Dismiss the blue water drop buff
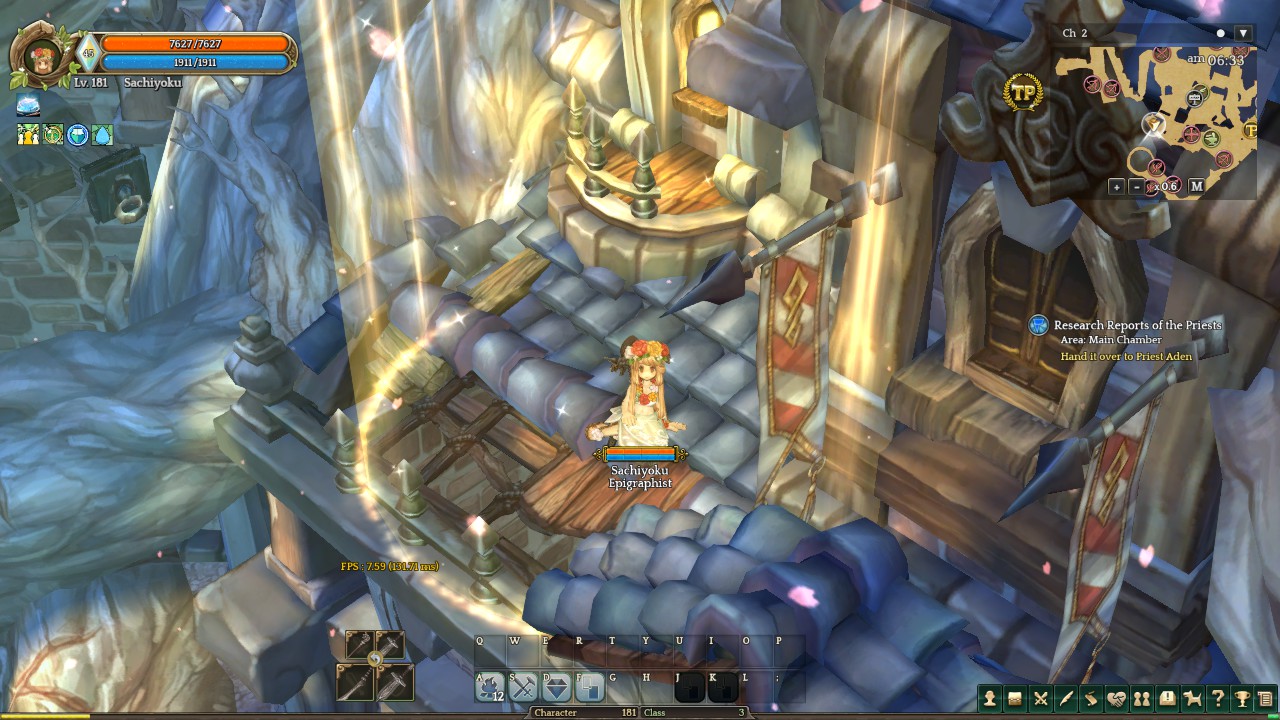Viewport: 1280px width, 720px height. point(101,135)
